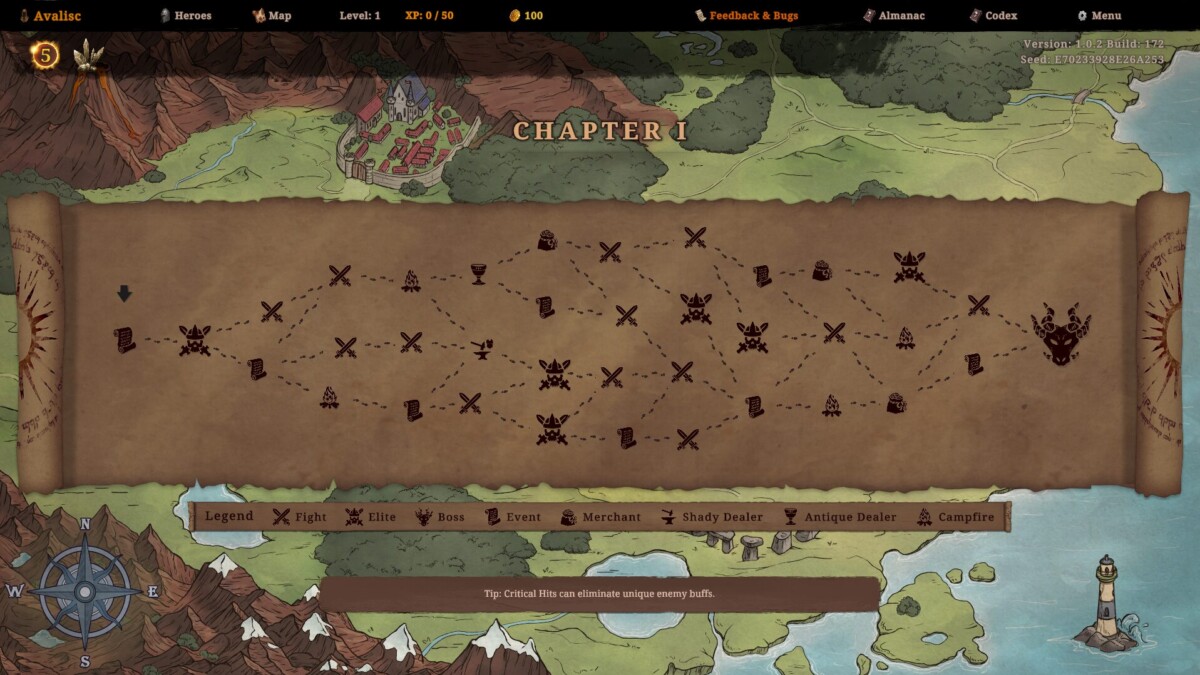Viewport: 1200px width, 675px height.
Task: Click the Avalisc title in the top bar
Action: coord(50,16)
